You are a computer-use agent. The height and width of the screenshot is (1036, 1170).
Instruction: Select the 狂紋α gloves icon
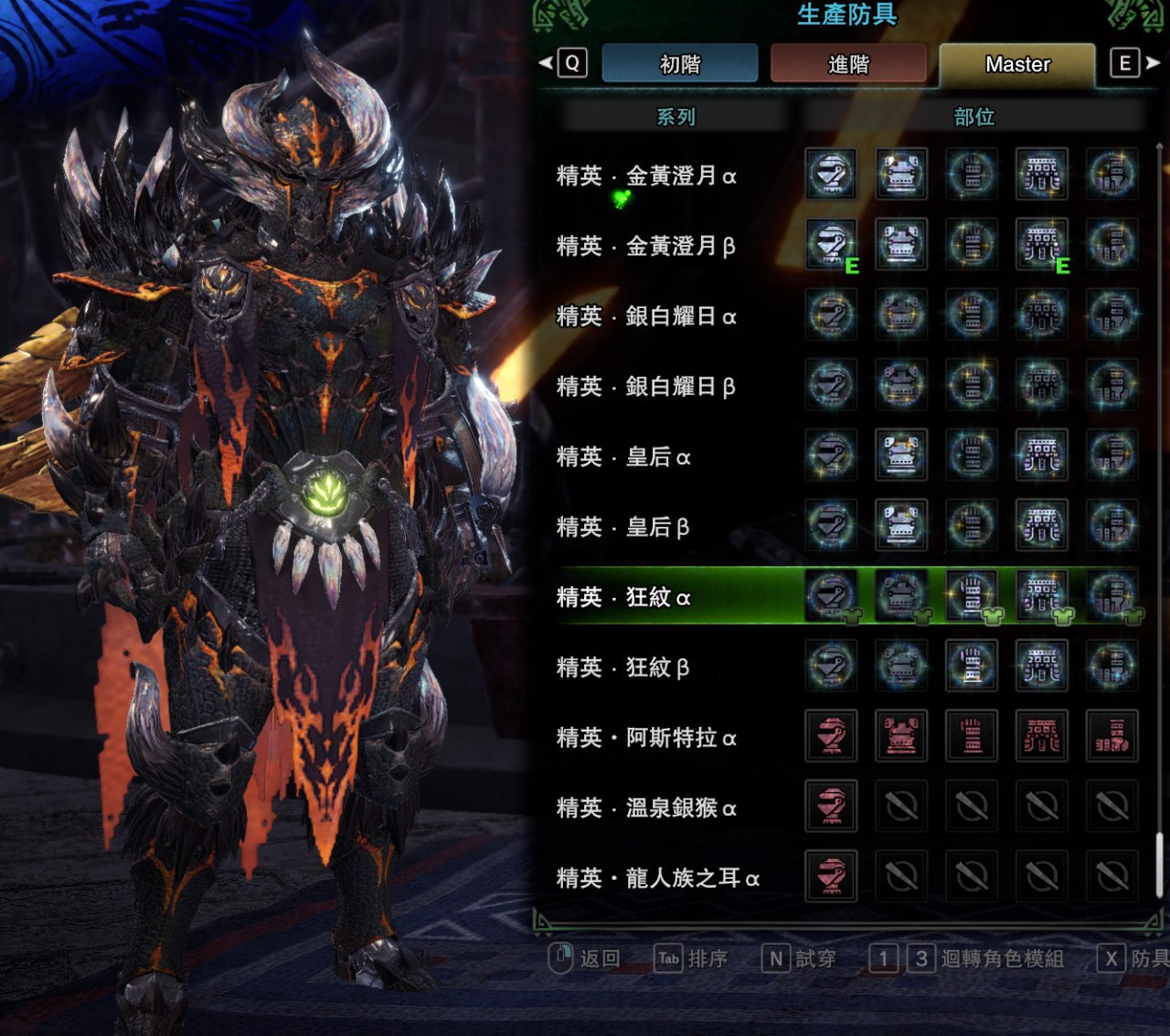click(972, 595)
